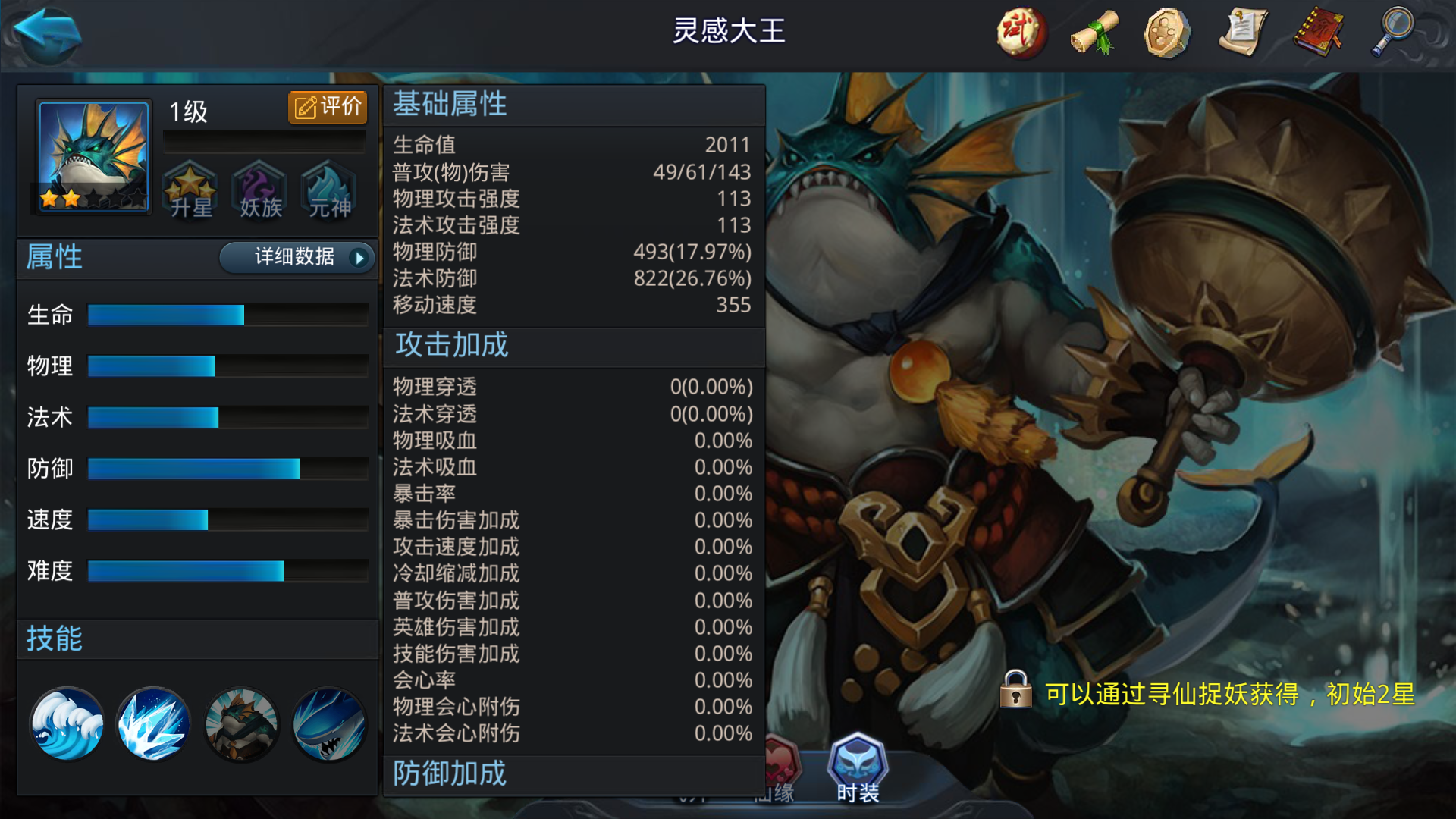Click the quest parchment icon

[1242, 32]
